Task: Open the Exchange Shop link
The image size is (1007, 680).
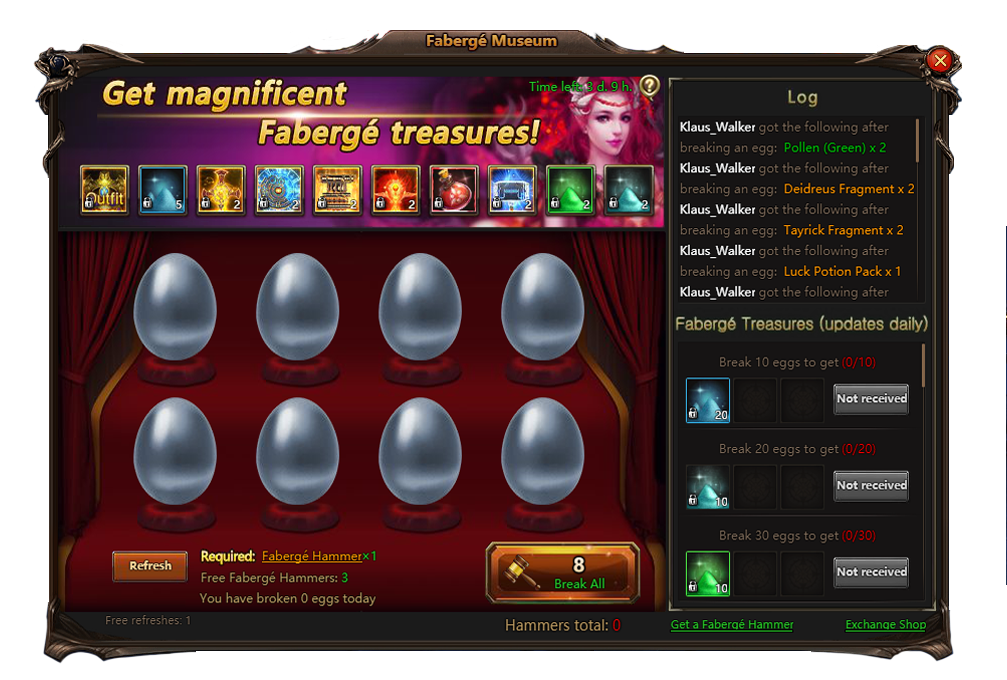Action: (x=885, y=625)
